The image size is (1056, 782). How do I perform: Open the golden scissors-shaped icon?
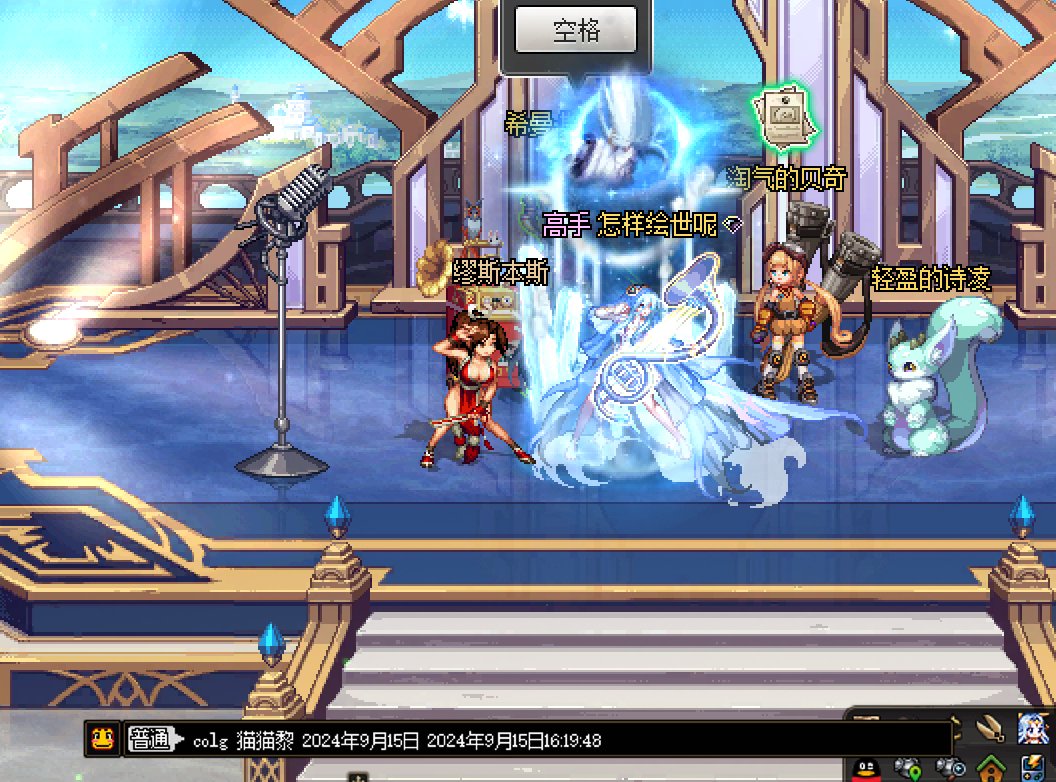point(991,729)
